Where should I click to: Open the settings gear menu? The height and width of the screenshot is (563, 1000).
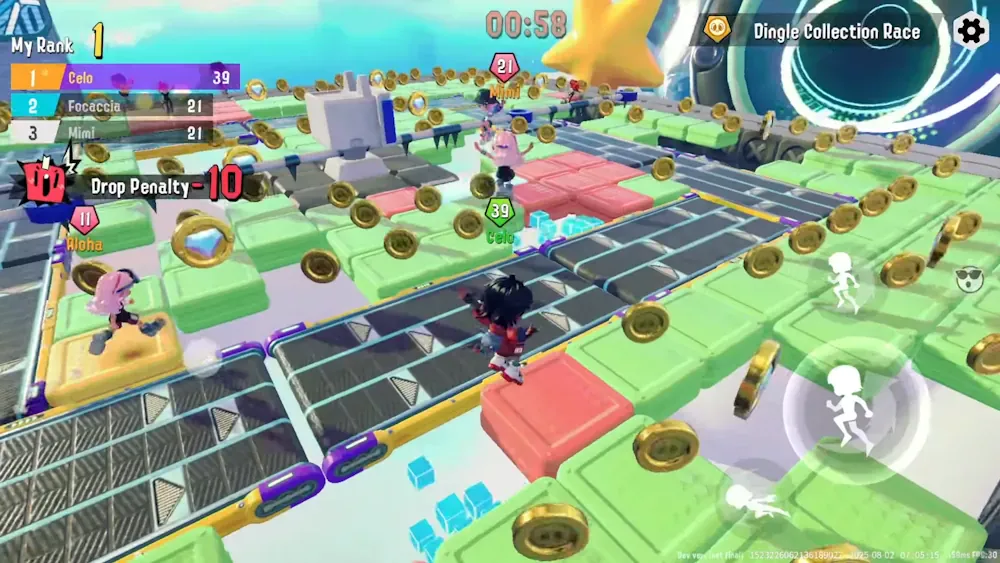pos(971,31)
